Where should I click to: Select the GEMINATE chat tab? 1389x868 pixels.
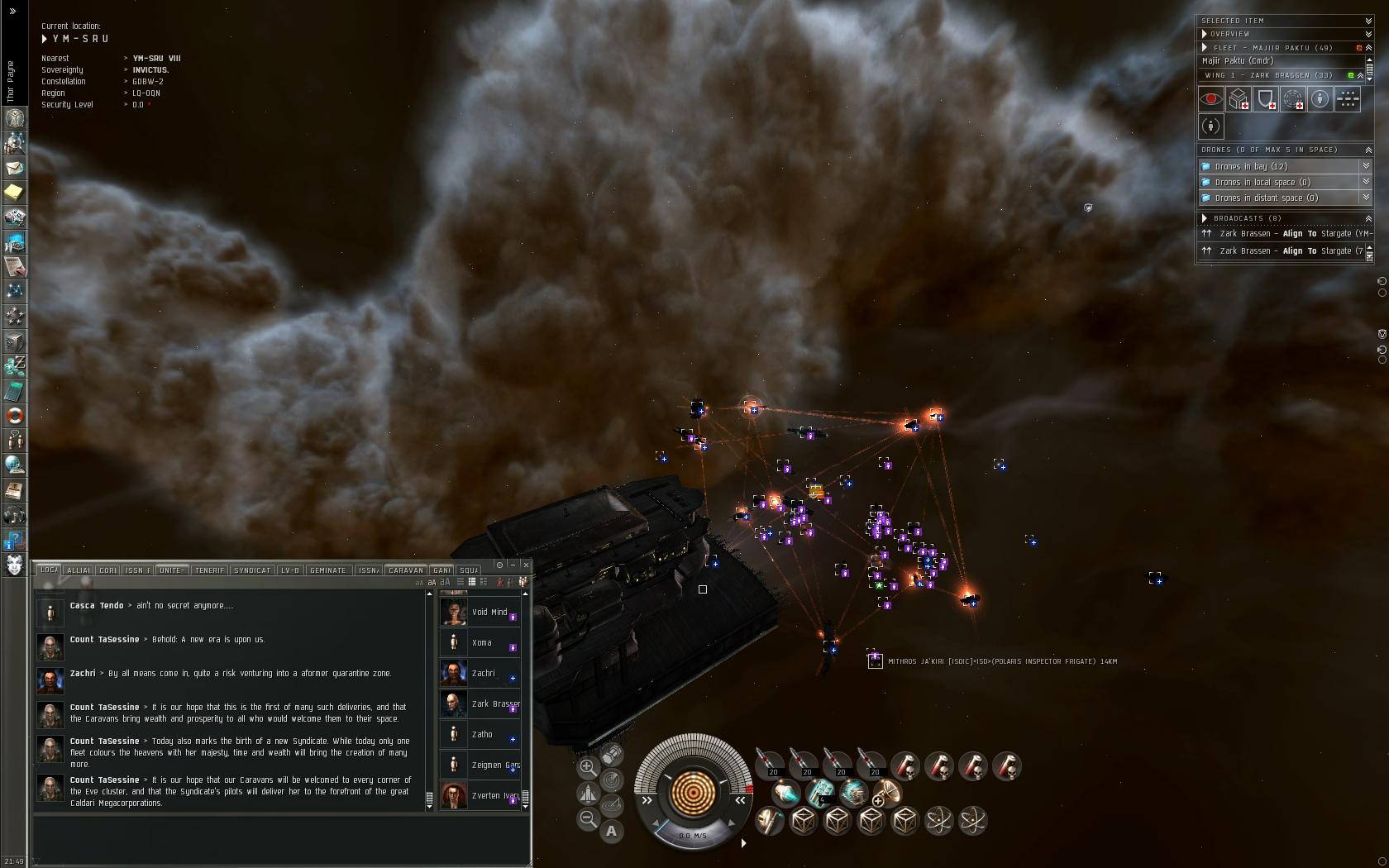point(327,570)
